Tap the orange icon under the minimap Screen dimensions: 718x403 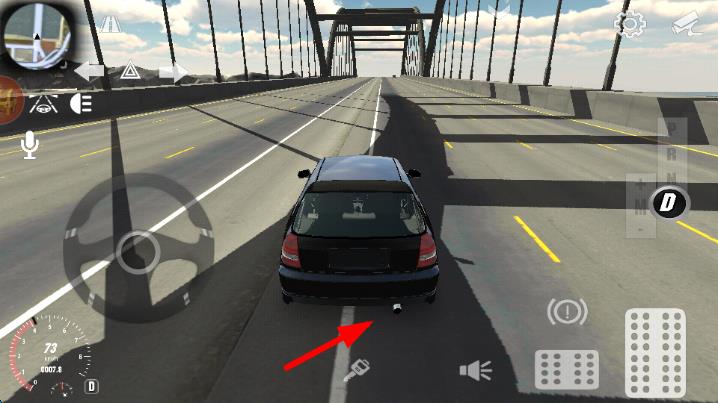pyautogui.click(x=10, y=102)
